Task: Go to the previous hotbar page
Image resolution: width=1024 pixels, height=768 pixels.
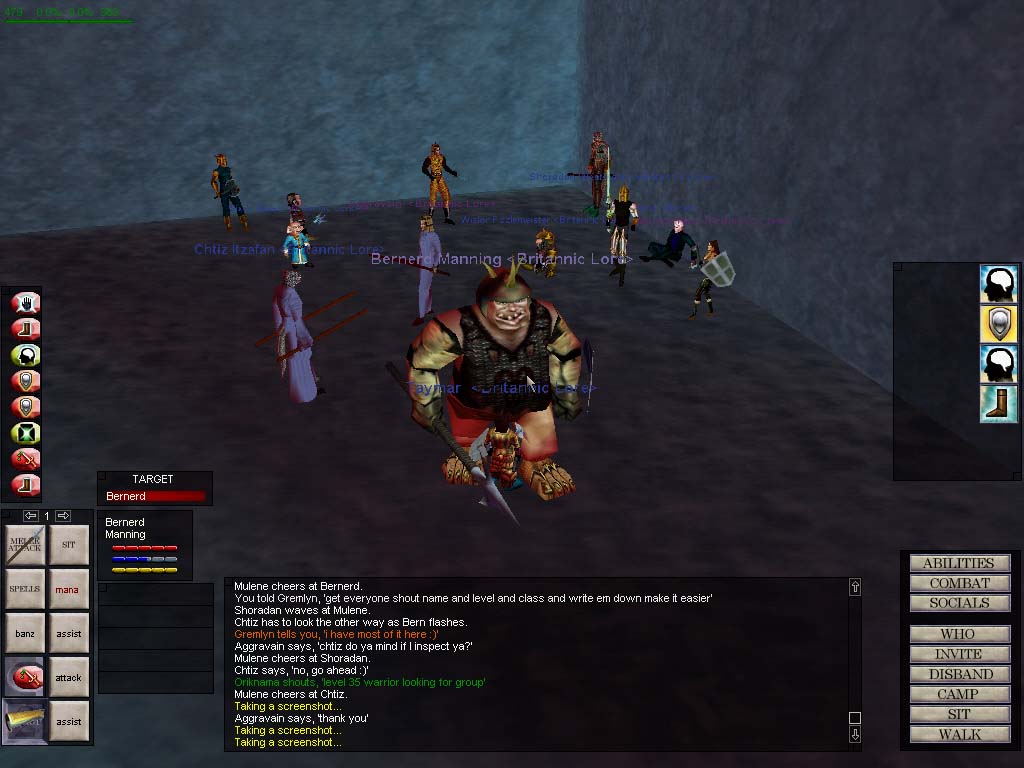Action: pos(30,516)
